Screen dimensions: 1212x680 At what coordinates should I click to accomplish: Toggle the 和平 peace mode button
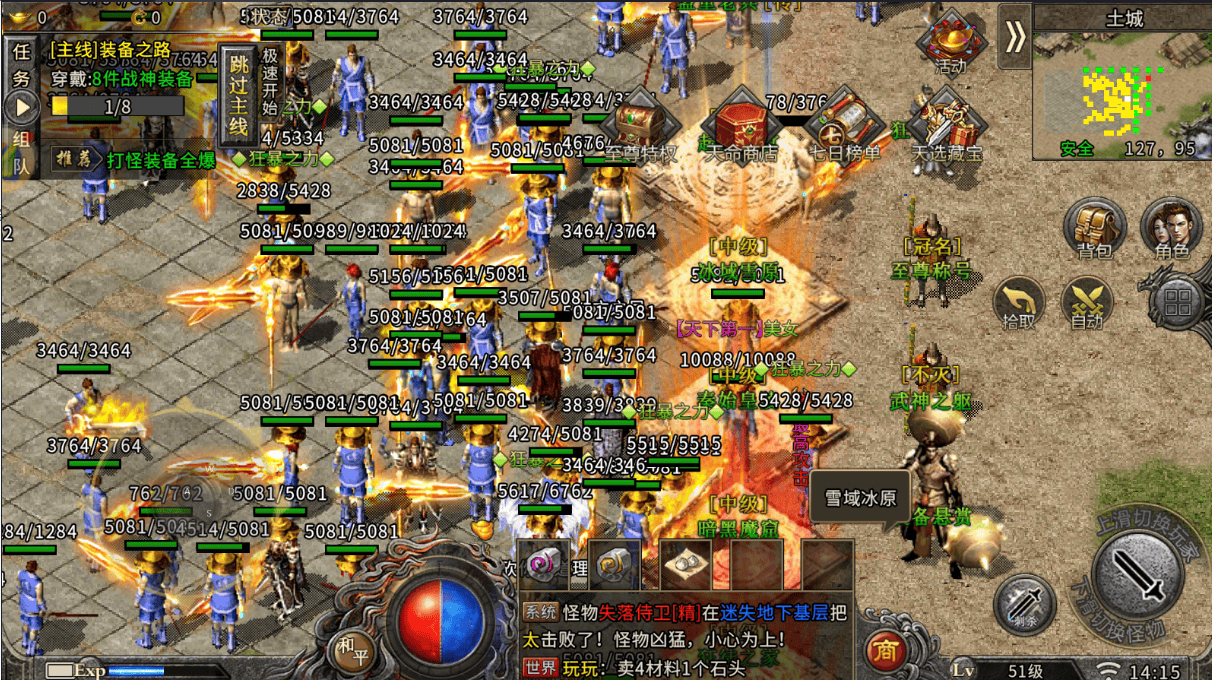click(350, 648)
